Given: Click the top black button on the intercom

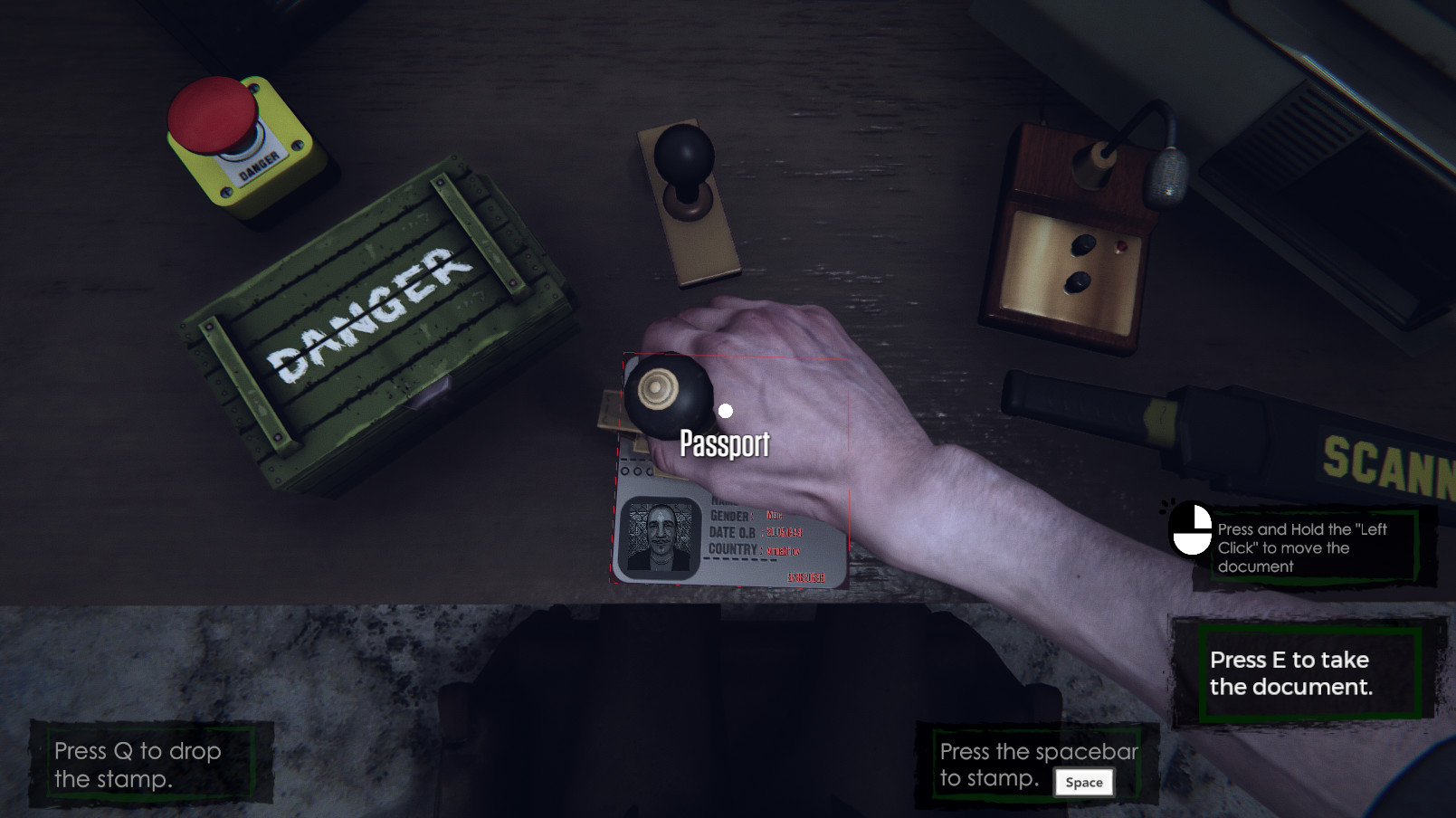Looking at the screenshot, I should coord(1083,245).
